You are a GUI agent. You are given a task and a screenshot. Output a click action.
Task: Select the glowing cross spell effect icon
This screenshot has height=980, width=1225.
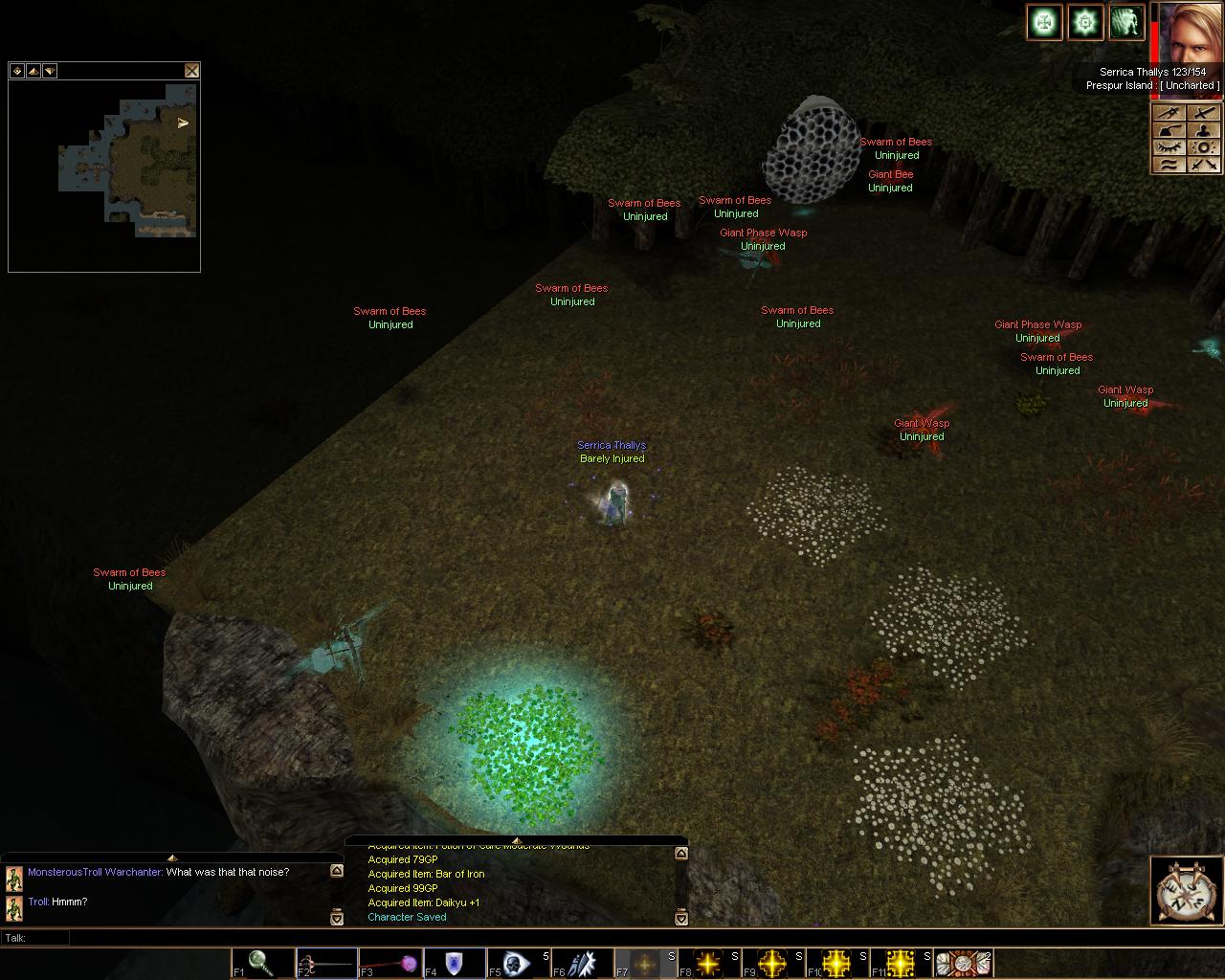pos(1044,22)
